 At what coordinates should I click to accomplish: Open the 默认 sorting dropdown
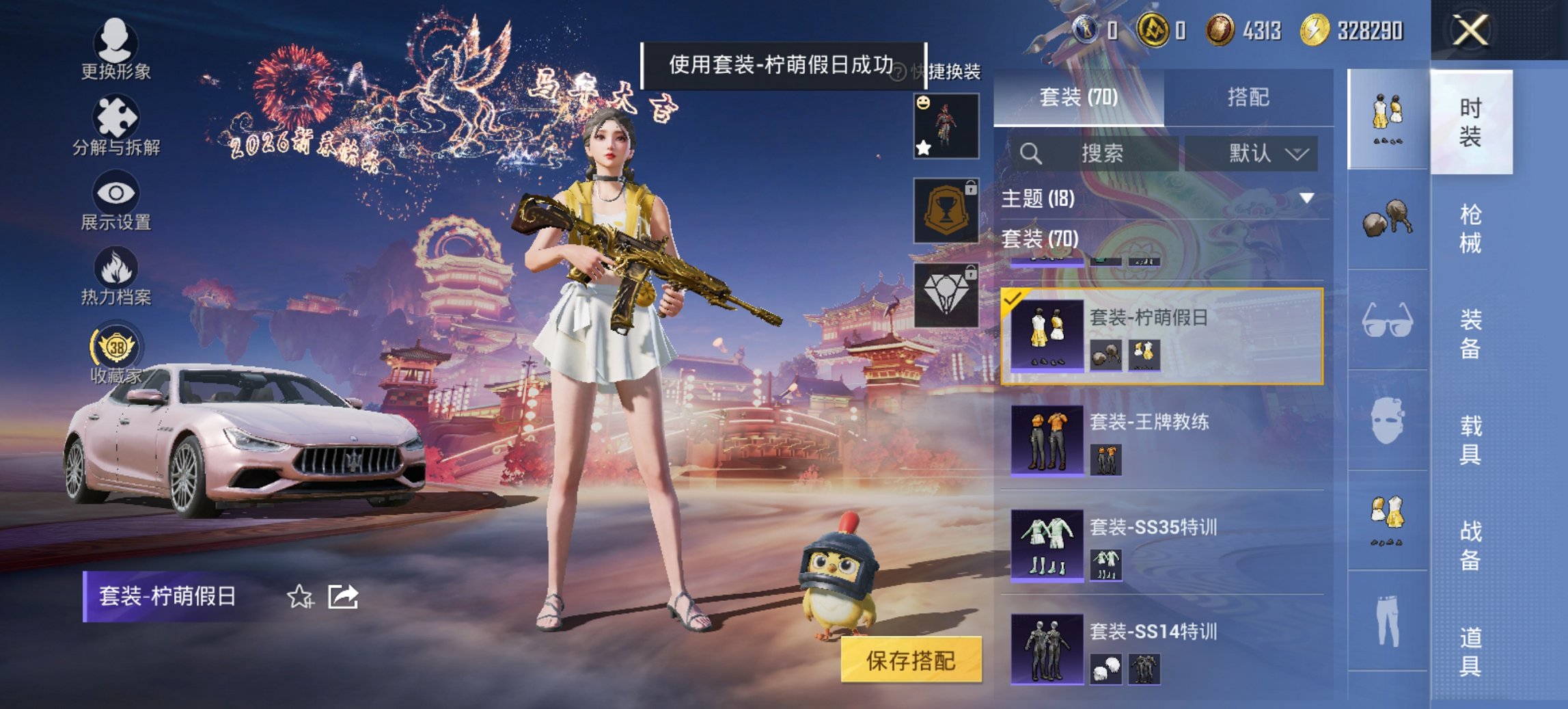pos(1257,152)
